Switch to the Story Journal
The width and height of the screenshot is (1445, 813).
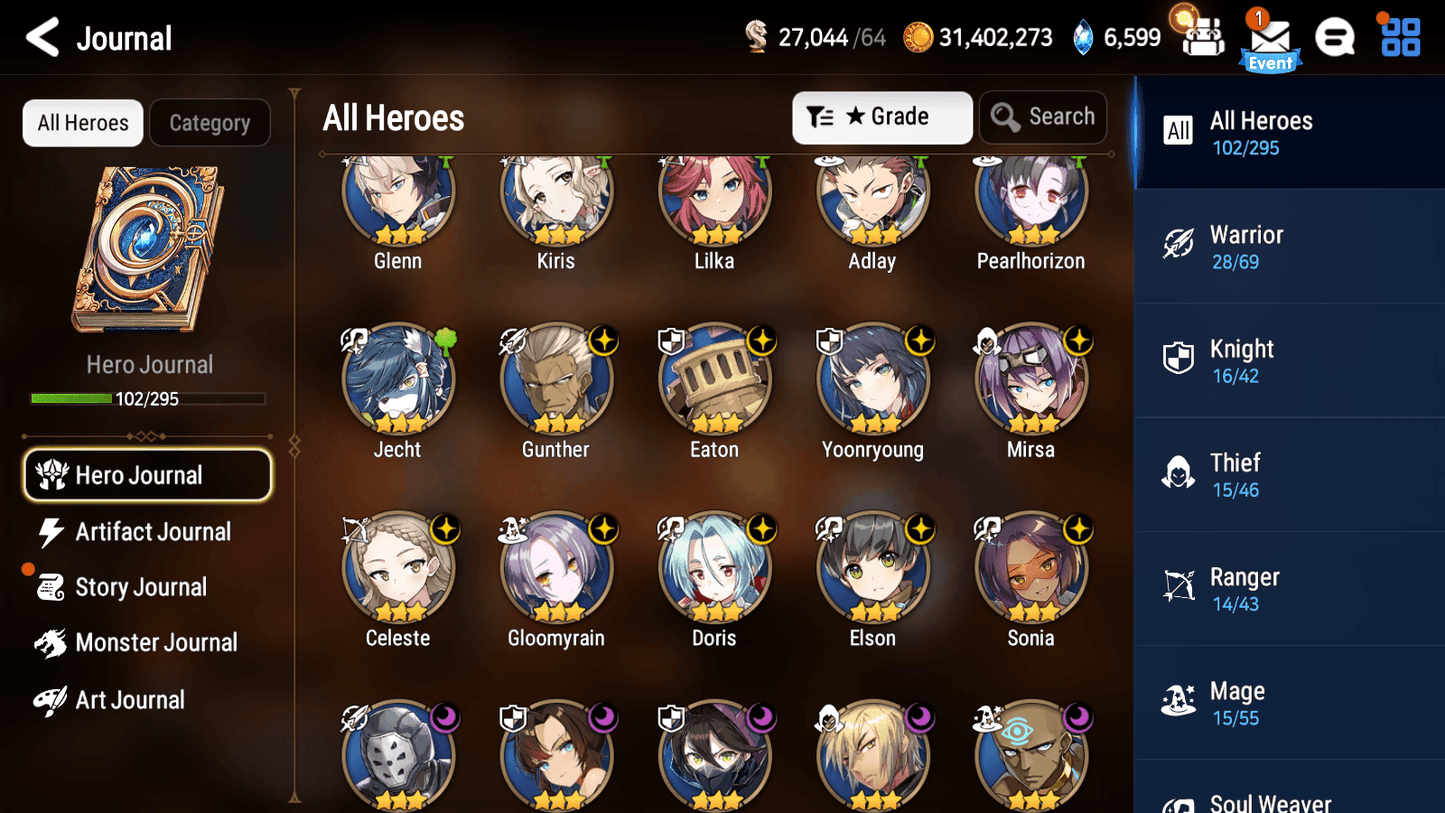pos(142,587)
